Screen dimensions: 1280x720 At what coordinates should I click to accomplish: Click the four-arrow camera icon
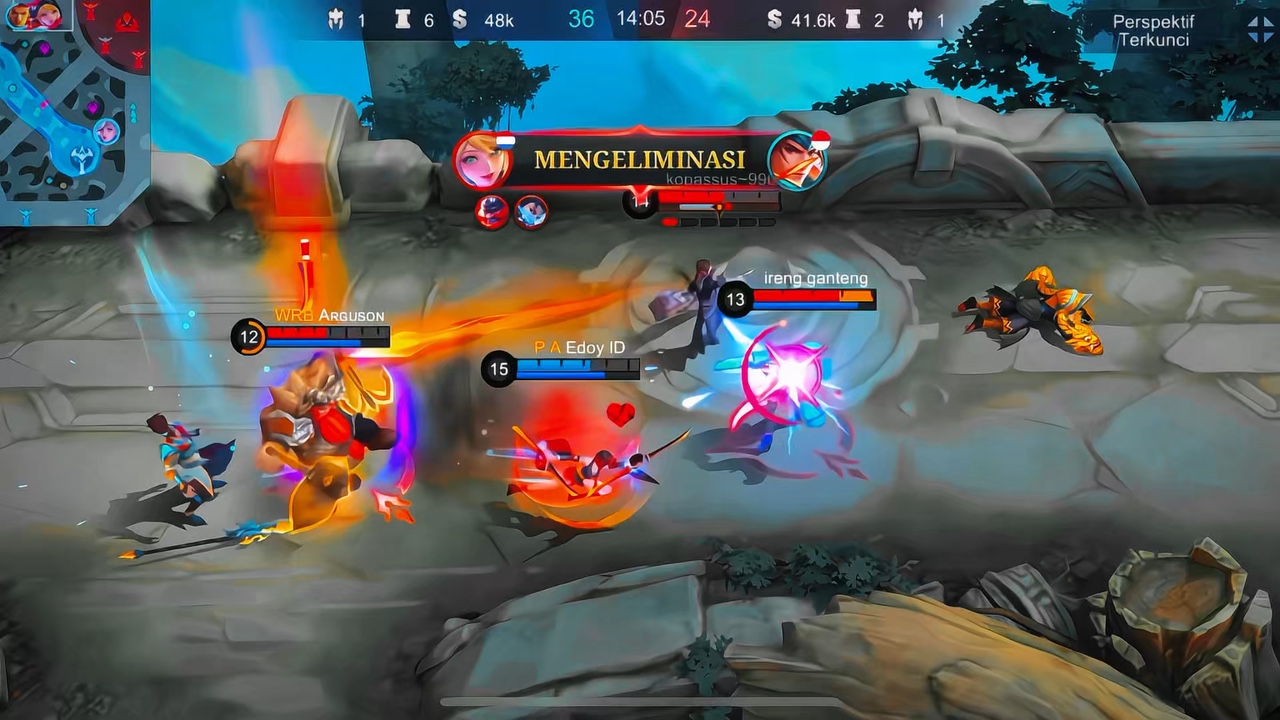point(1260,30)
